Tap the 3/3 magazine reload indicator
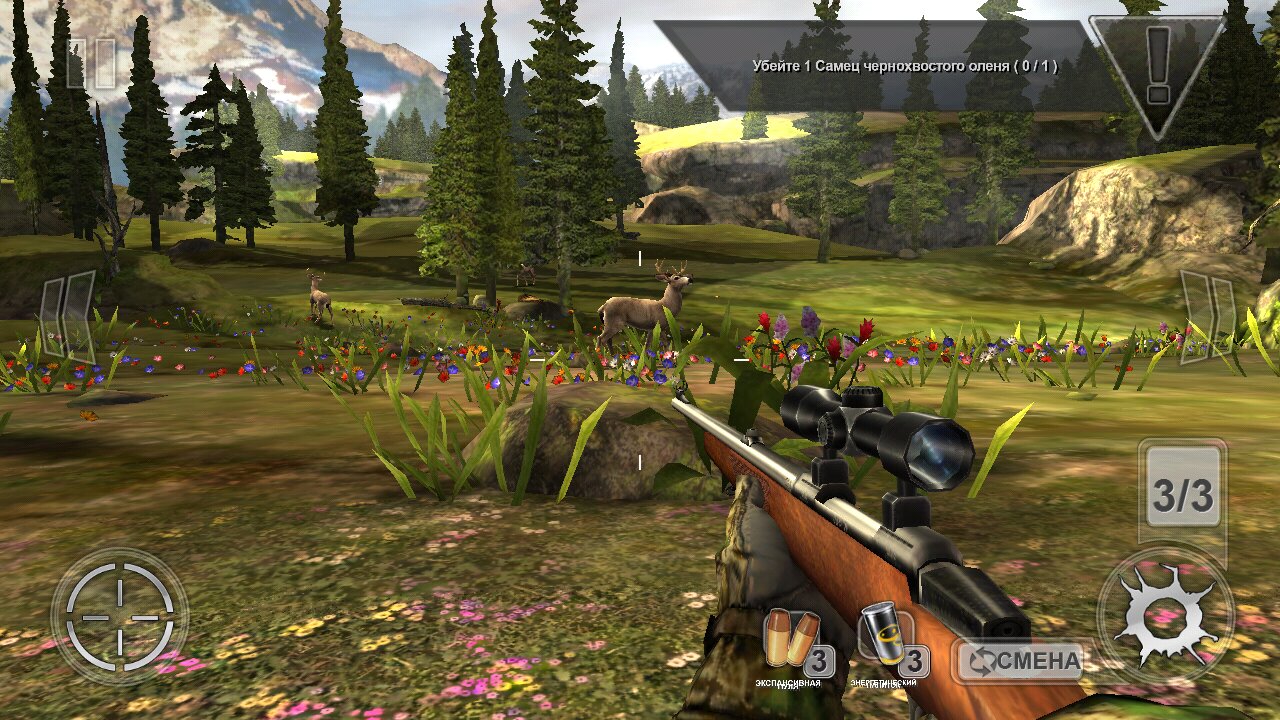Viewport: 1280px width, 720px height. click(1184, 494)
